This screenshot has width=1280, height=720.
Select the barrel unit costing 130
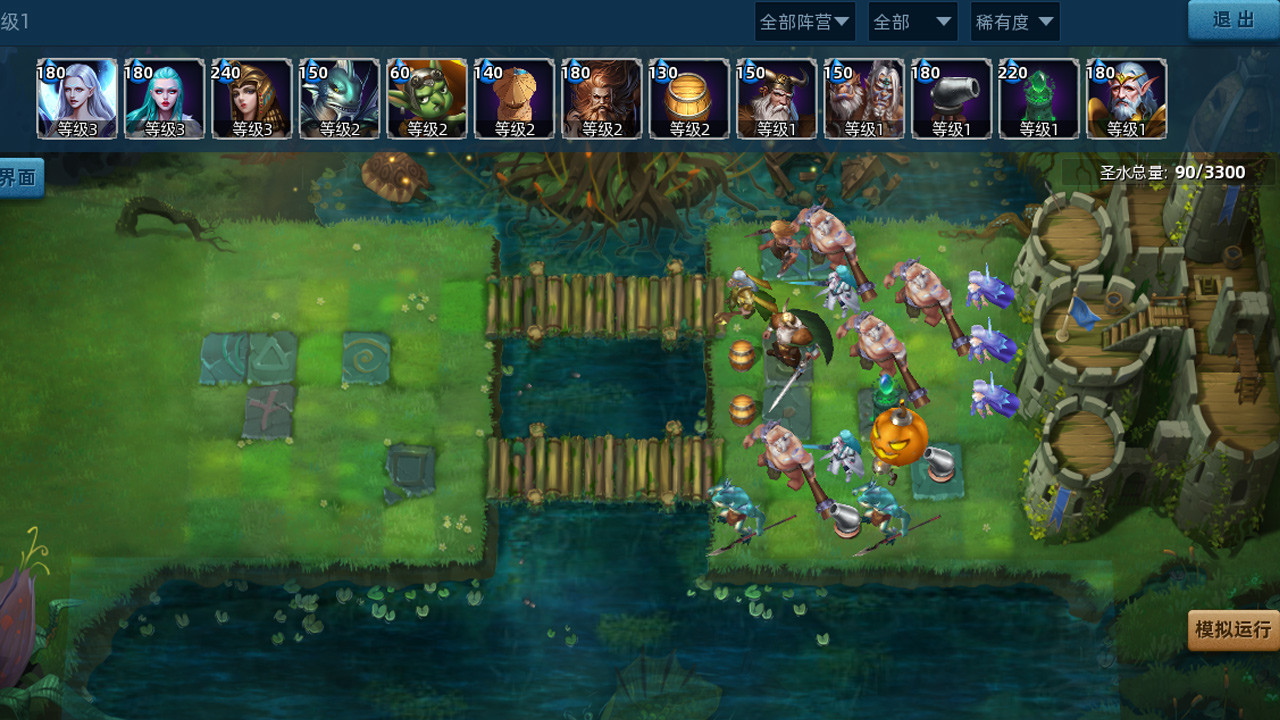687,98
